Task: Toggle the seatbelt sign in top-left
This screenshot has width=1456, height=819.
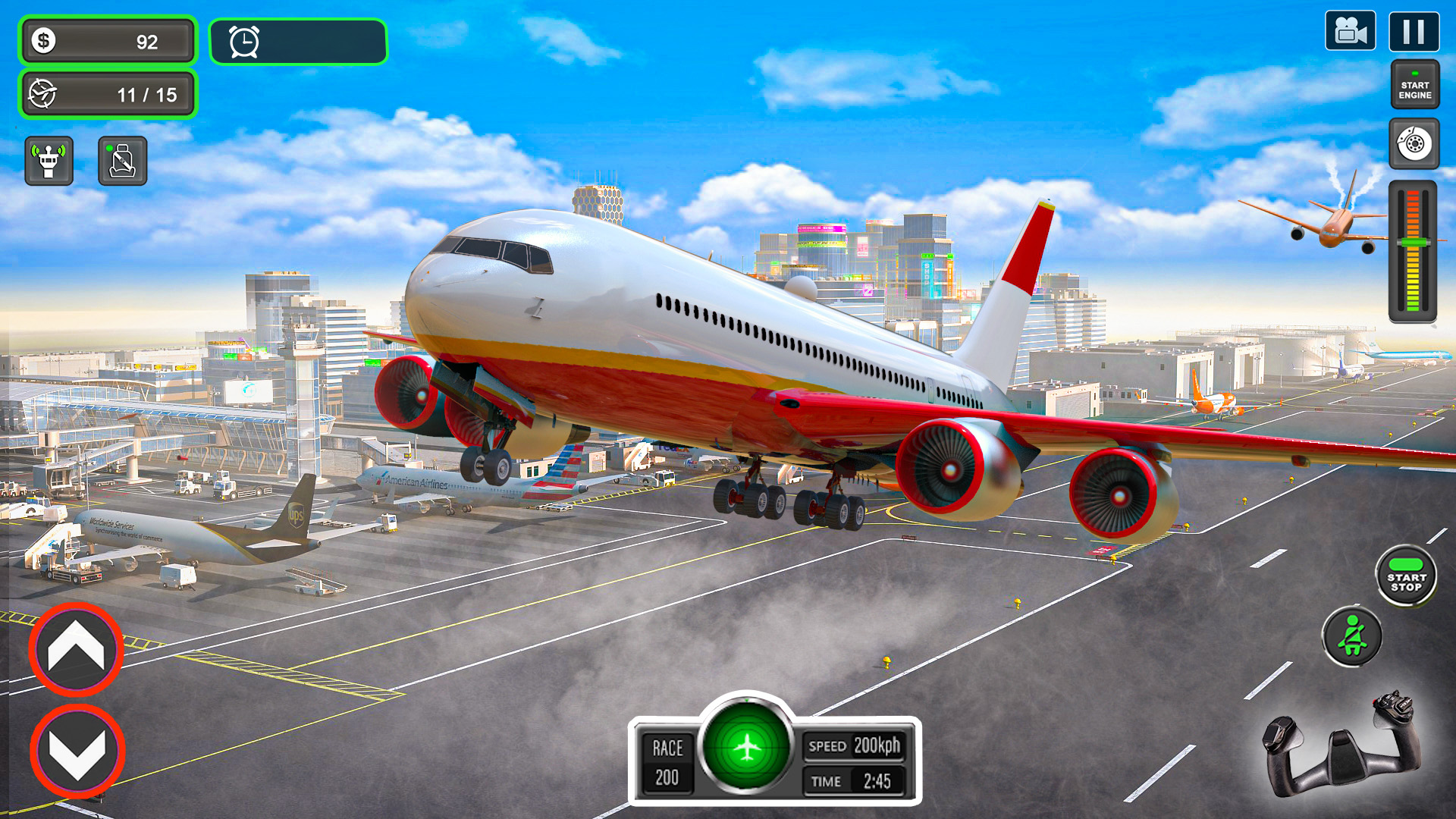Action: 123,160
